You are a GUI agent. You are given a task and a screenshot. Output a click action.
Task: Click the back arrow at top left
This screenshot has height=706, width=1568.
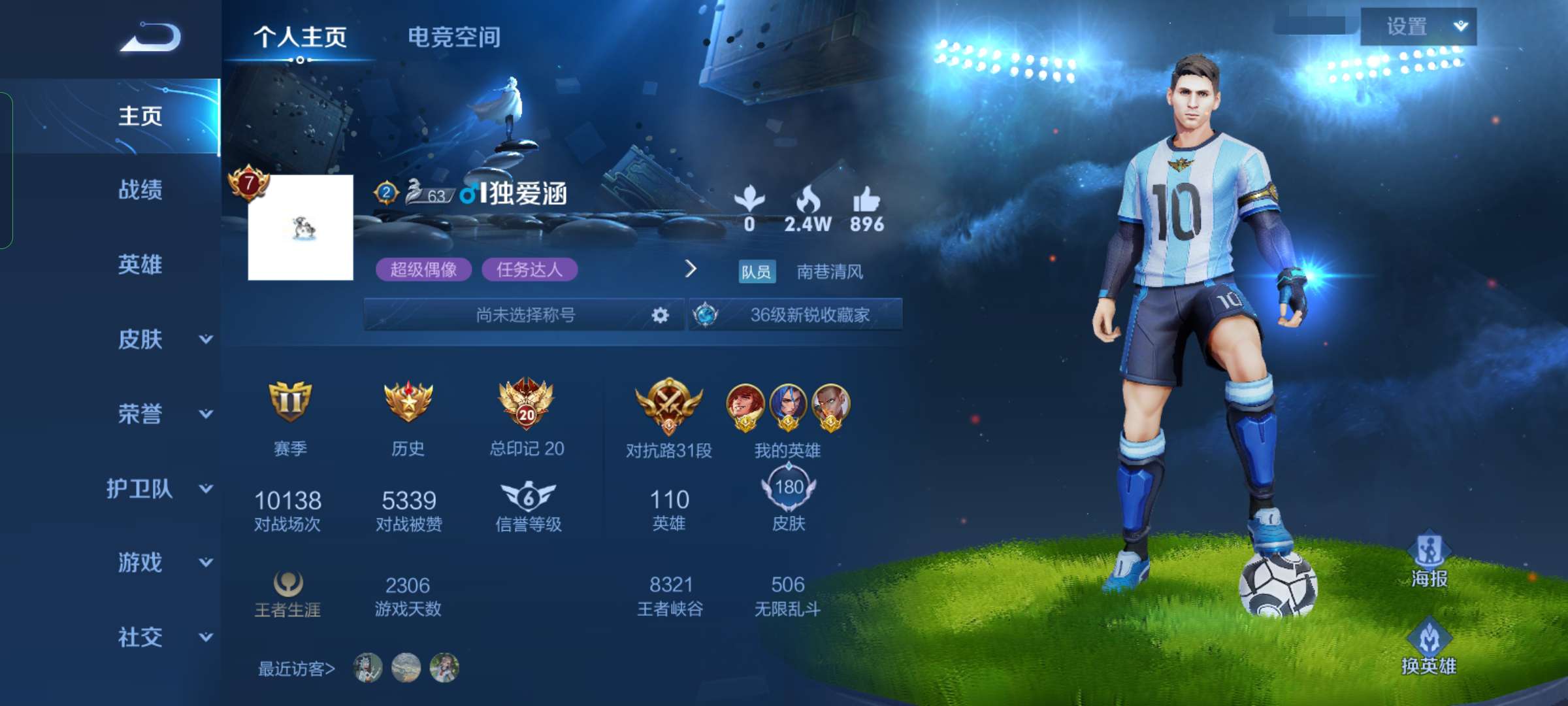click(152, 36)
